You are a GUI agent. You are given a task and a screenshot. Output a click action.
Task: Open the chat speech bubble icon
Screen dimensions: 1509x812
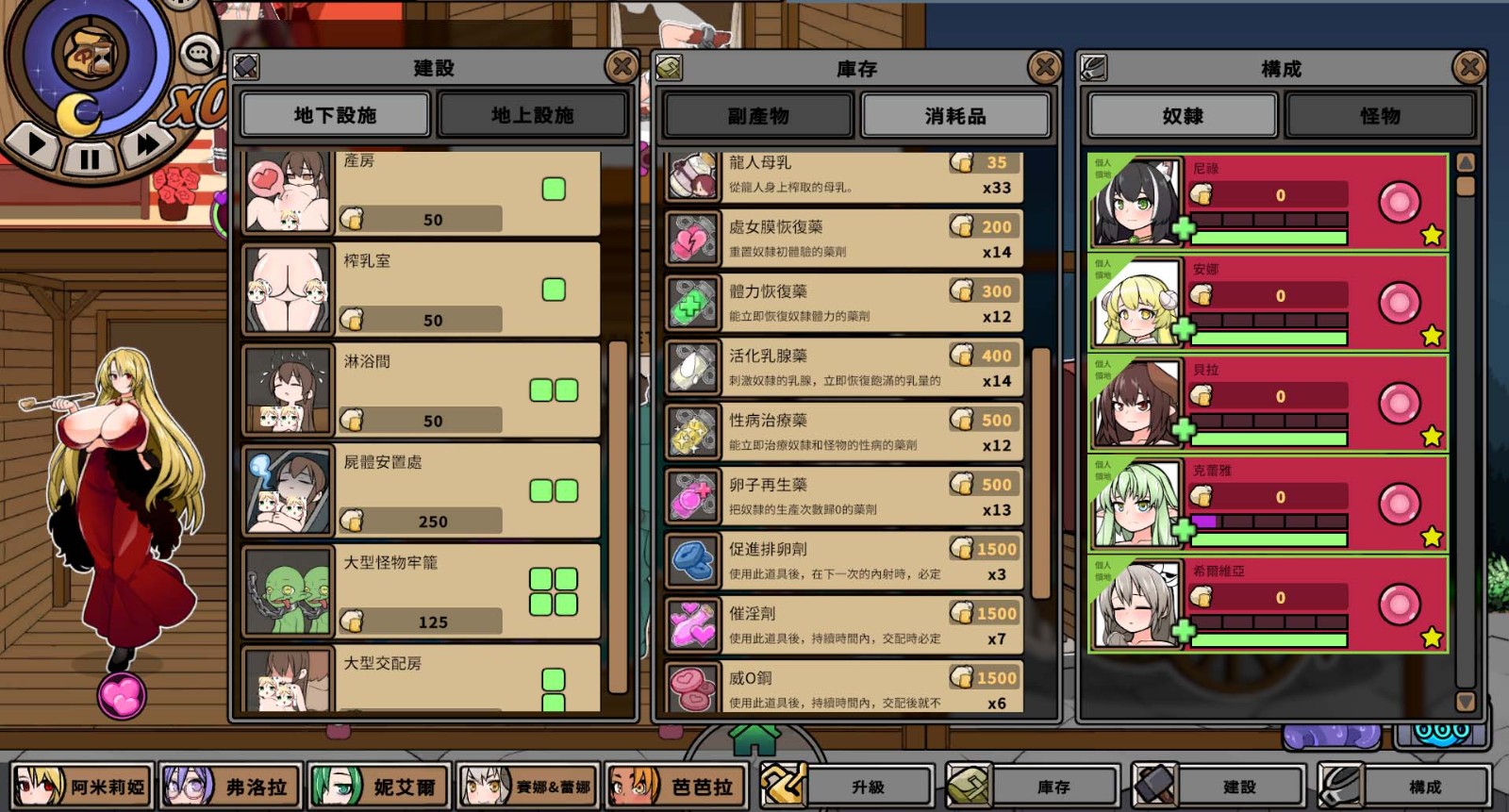[x=199, y=55]
